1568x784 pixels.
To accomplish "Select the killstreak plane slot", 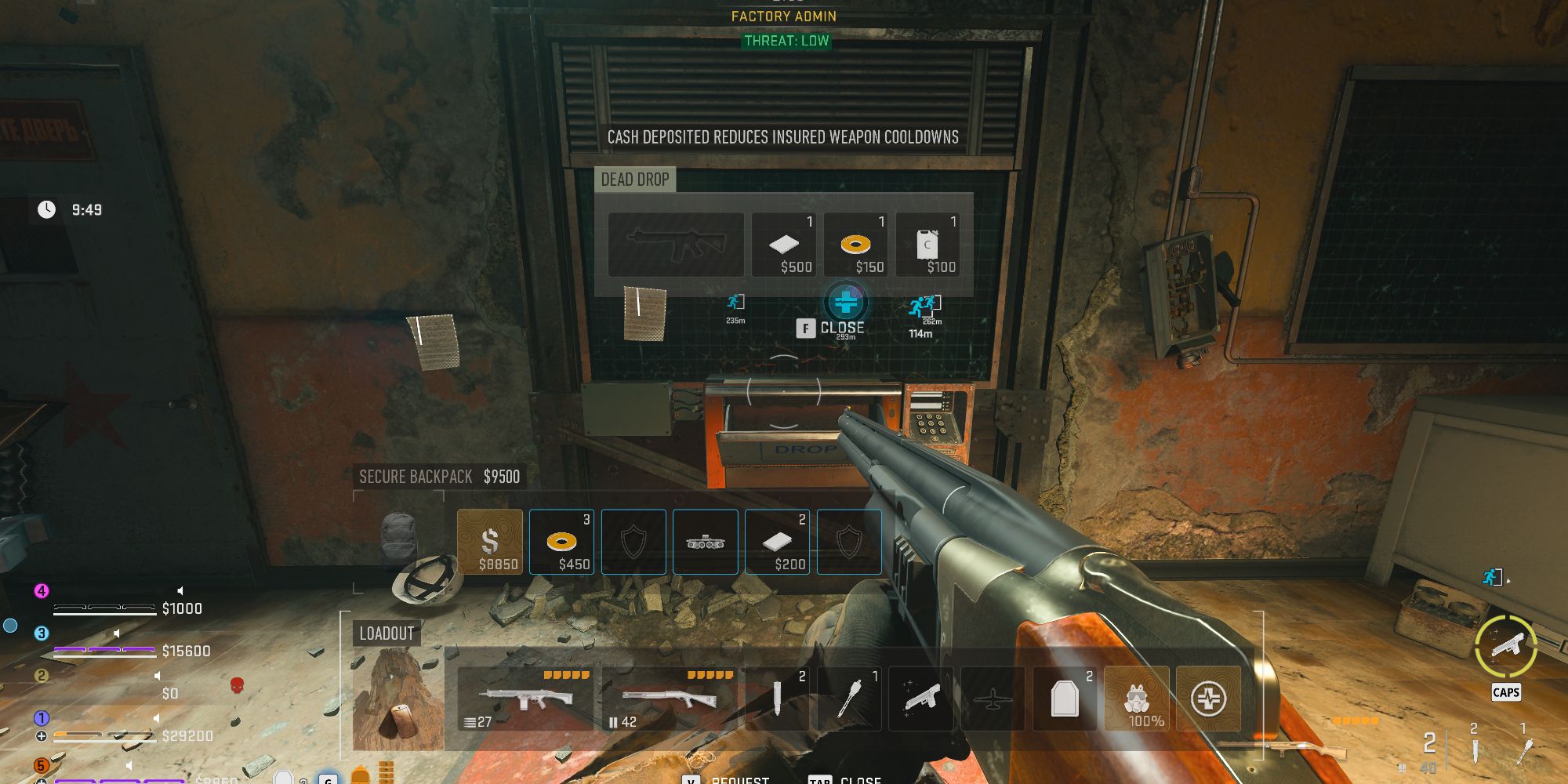I will [x=993, y=699].
